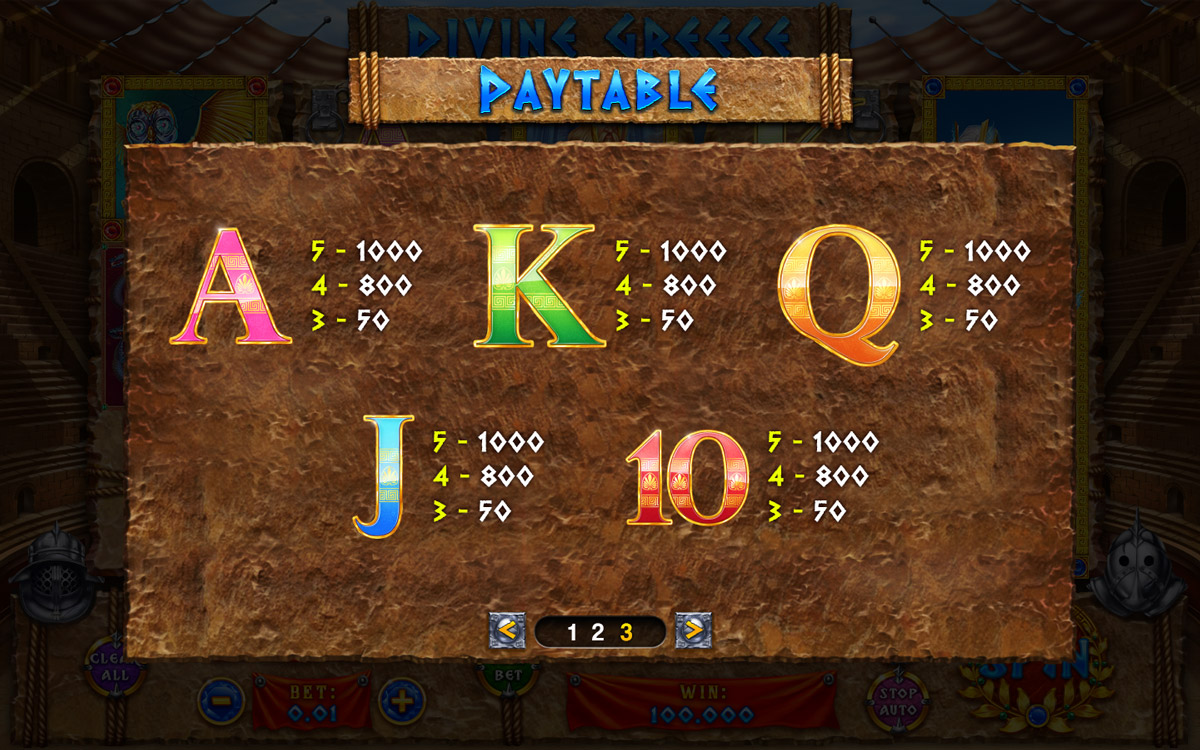The height and width of the screenshot is (750, 1200).
Task: Switch to paytable page 2
Action: click(x=598, y=631)
